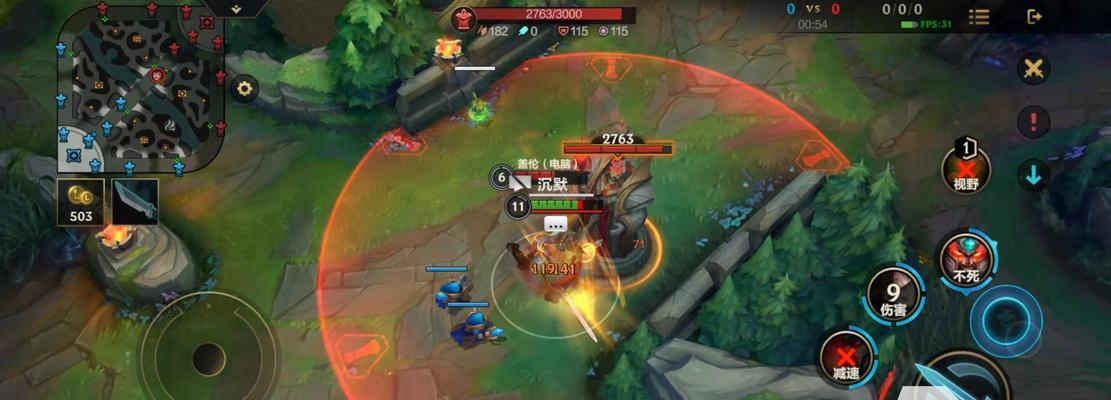Trigger the 减速 ability

[x=846, y=357]
